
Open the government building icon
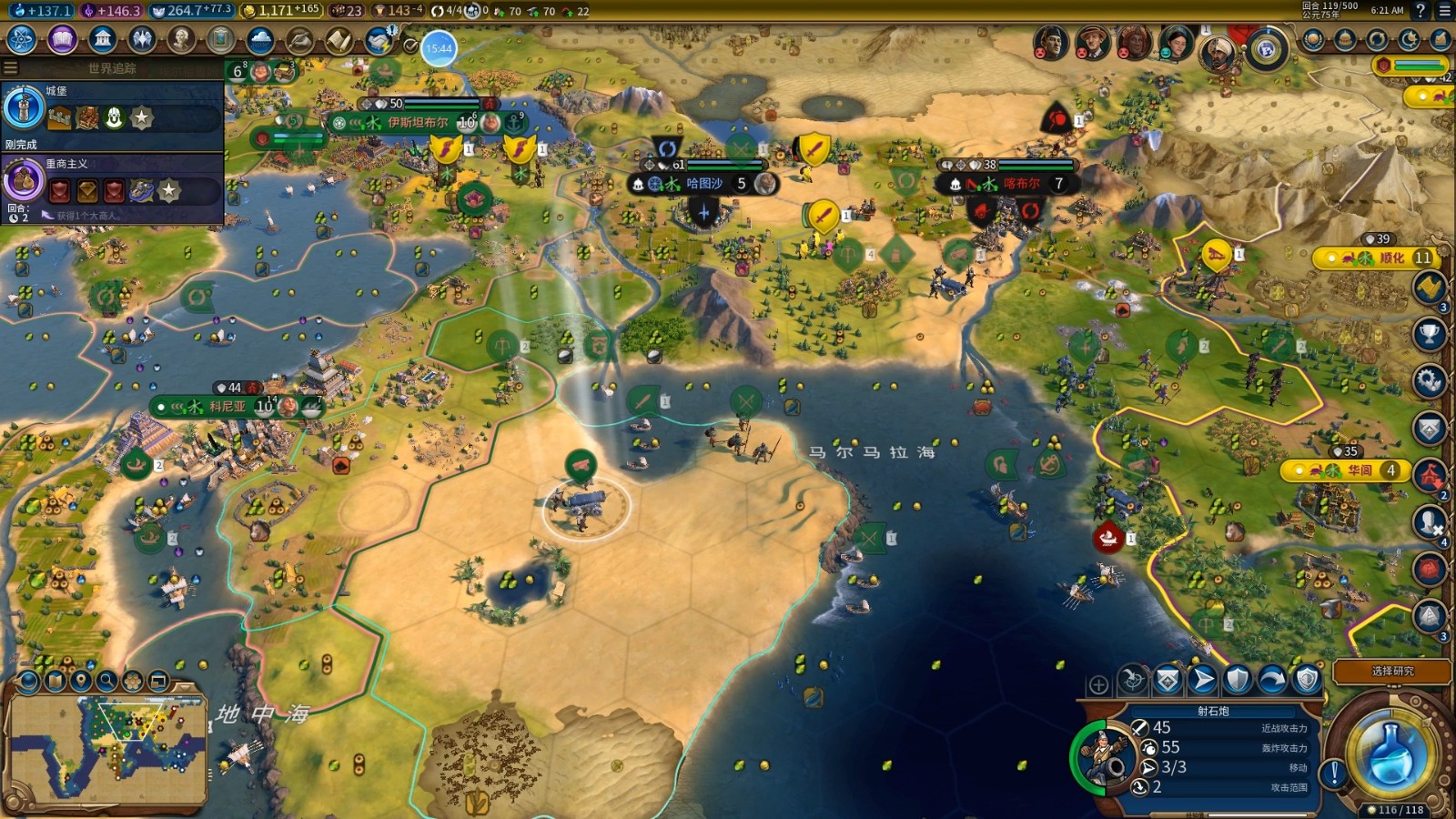pos(102,39)
